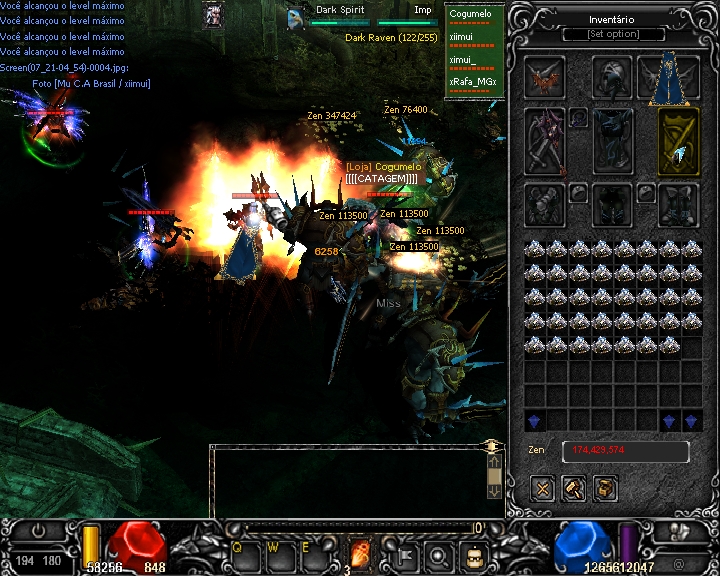Viewport: 720px width, 576px height.
Task: Click the hammer repair button
Action: pyautogui.click(x=573, y=488)
